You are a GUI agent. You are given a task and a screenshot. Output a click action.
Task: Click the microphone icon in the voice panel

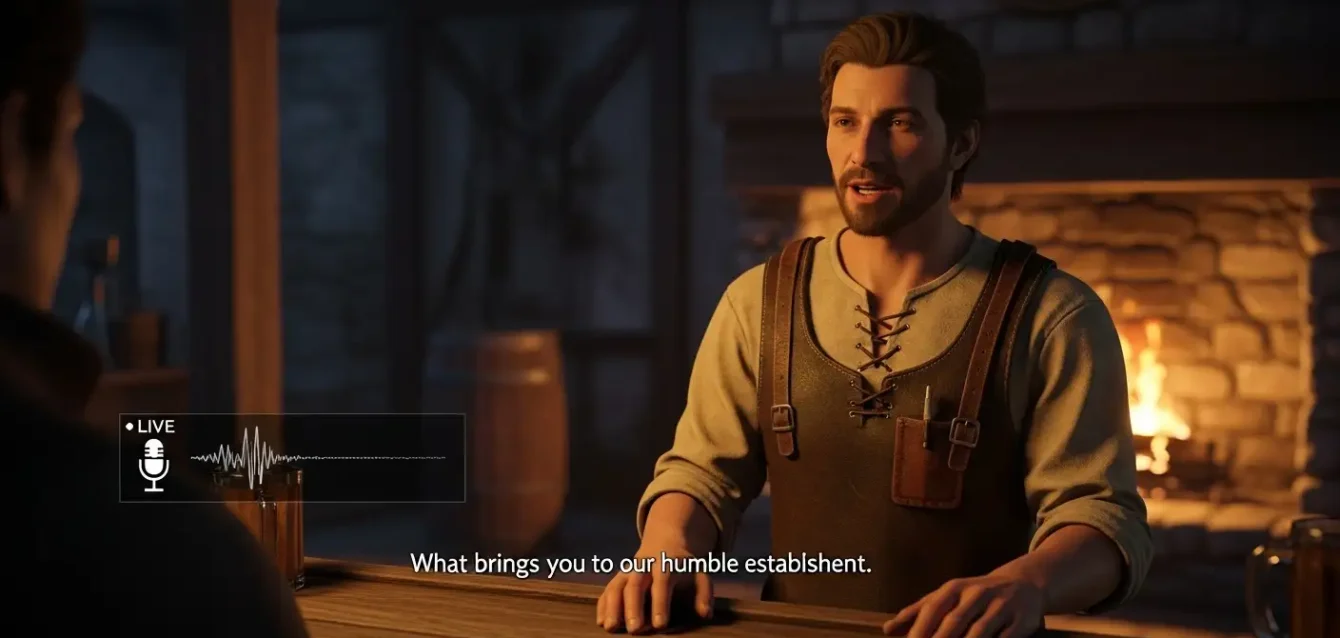pyautogui.click(x=153, y=465)
